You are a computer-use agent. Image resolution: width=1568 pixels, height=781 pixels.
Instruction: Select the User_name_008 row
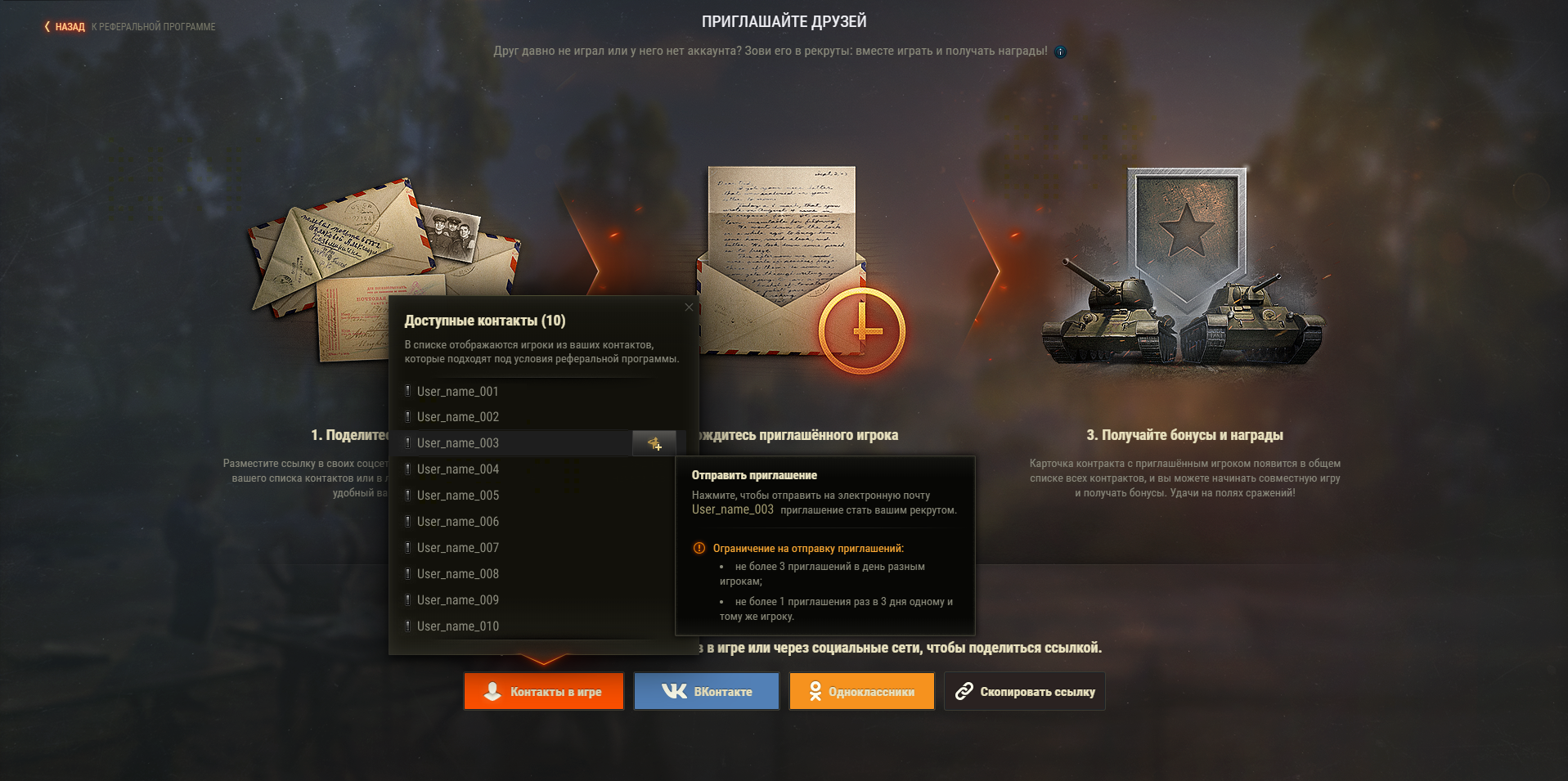457,574
